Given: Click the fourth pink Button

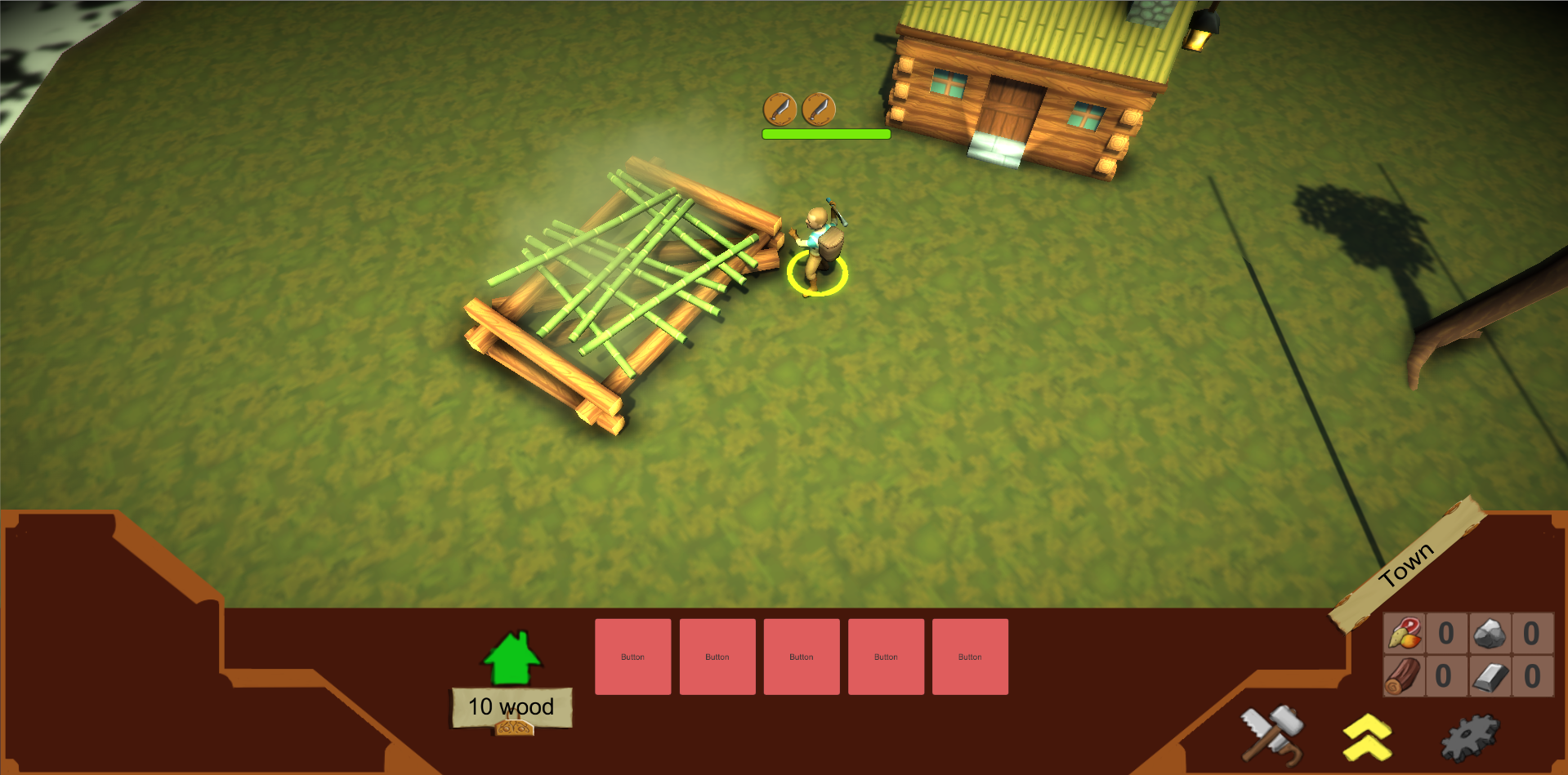Looking at the screenshot, I should click(x=885, y=656).
